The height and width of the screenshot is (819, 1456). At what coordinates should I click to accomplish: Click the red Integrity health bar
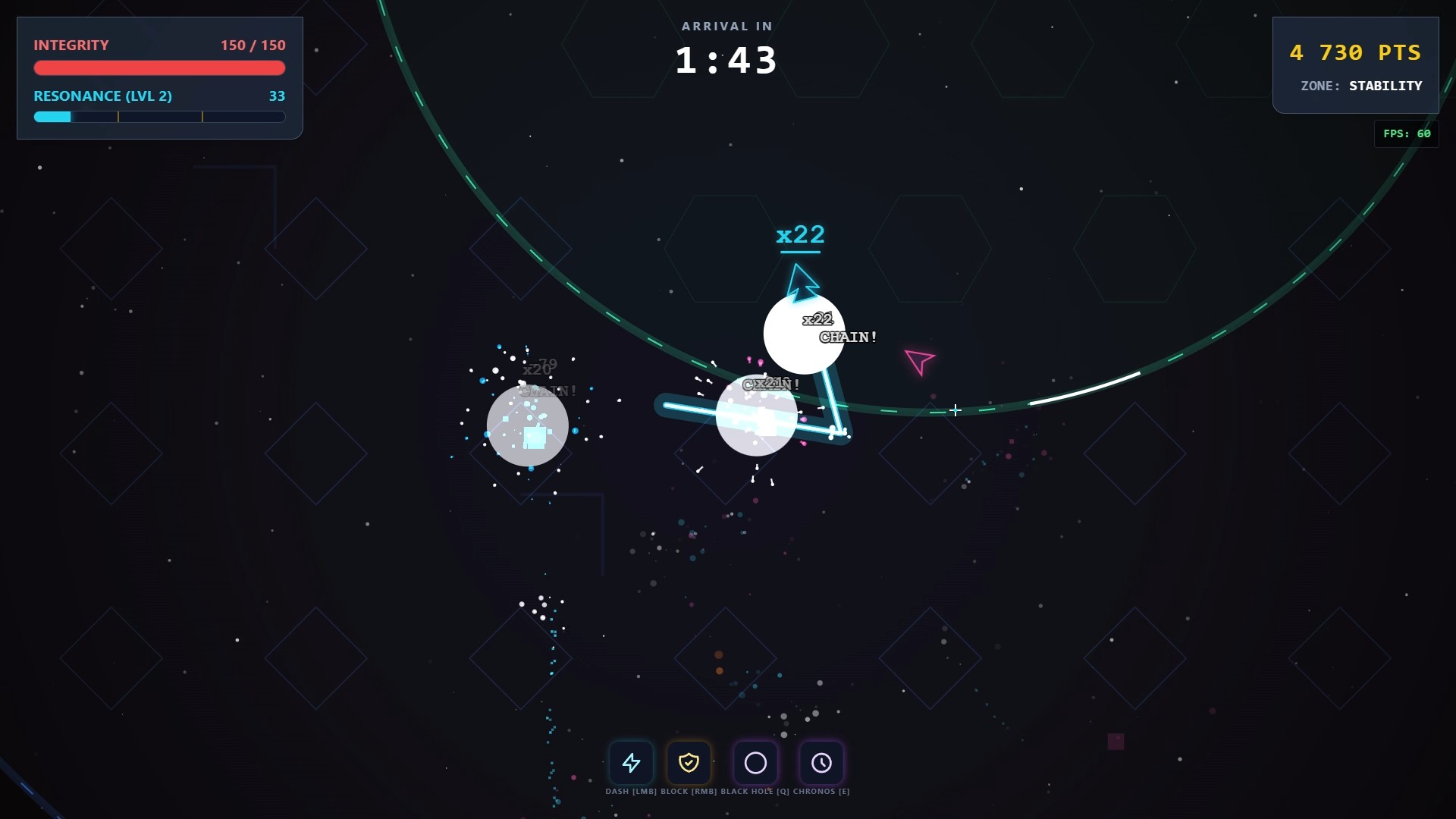tap(159, 68)
